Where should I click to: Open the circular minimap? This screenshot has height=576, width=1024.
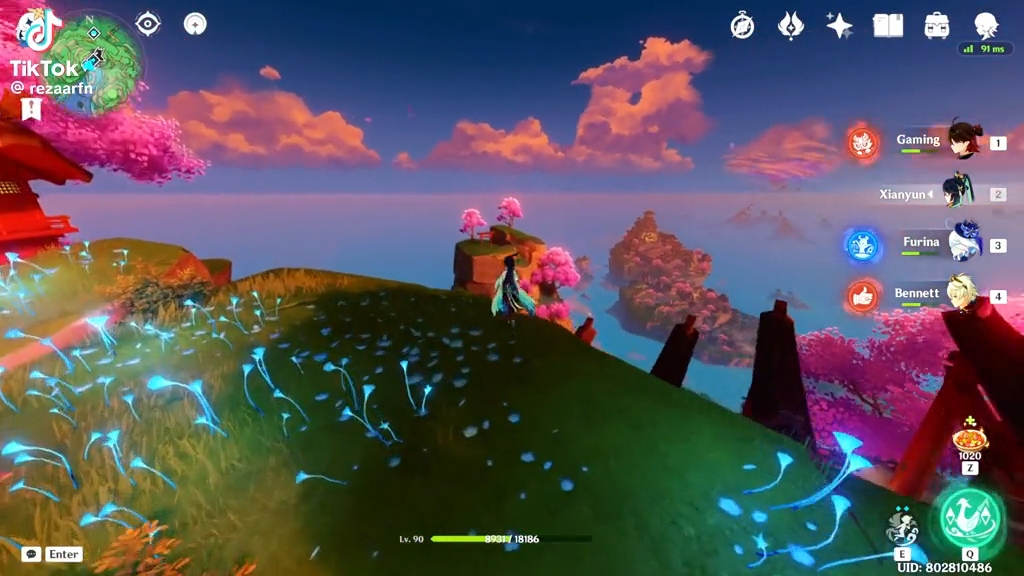[x=95, y=62]
